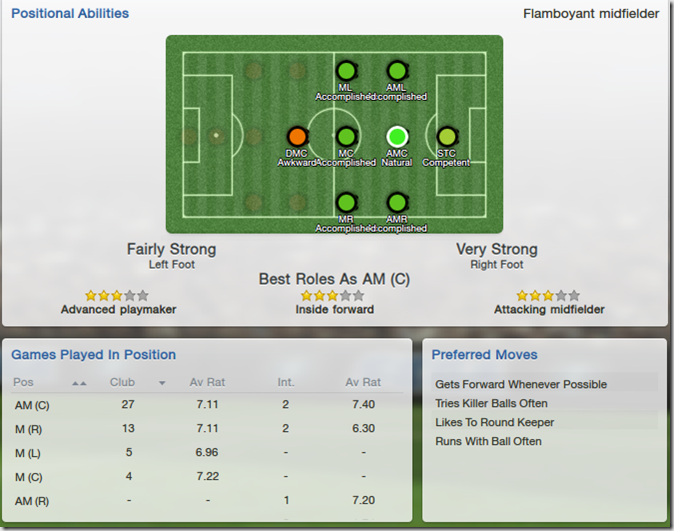Open the Club column header dropdown
The image size is (674, 531).
coord(162,383)
